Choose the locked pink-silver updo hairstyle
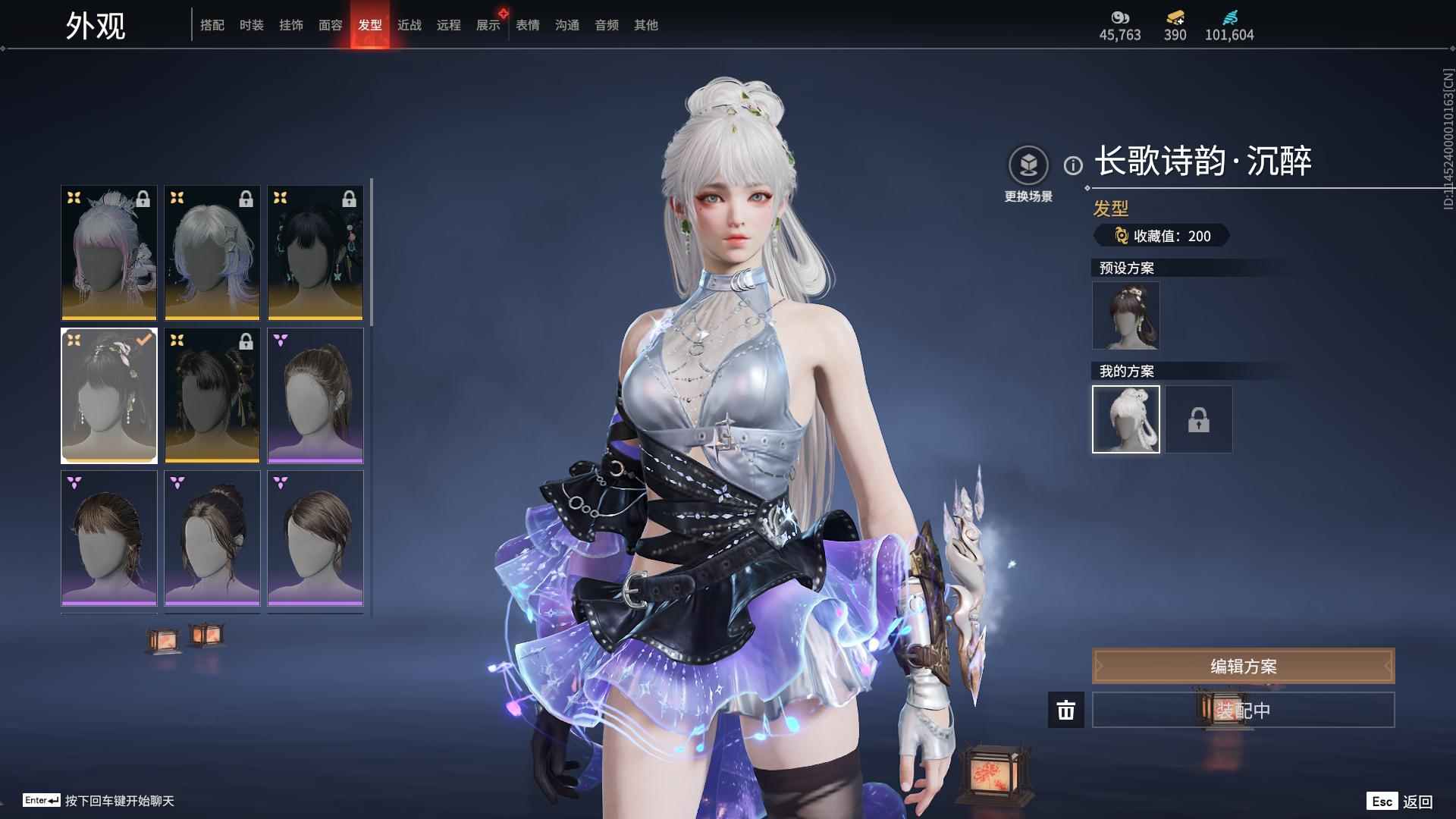Image resolution: width=1456 pixels, height=819 pixels. (x=109, y=253)
